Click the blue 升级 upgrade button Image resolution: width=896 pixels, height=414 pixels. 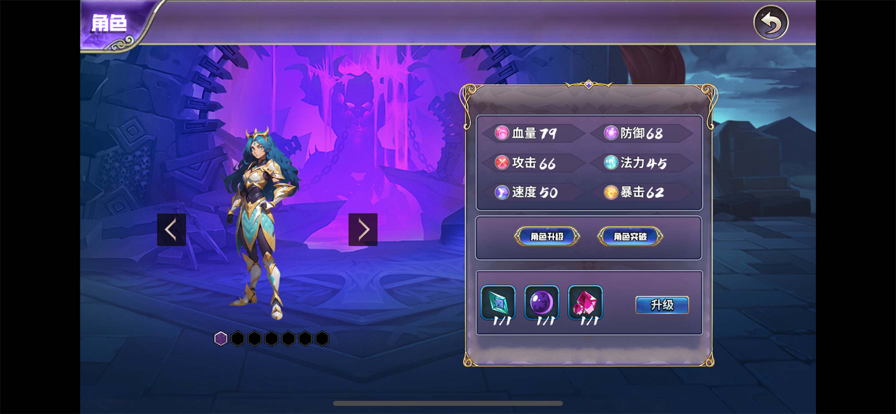[662, 304]
